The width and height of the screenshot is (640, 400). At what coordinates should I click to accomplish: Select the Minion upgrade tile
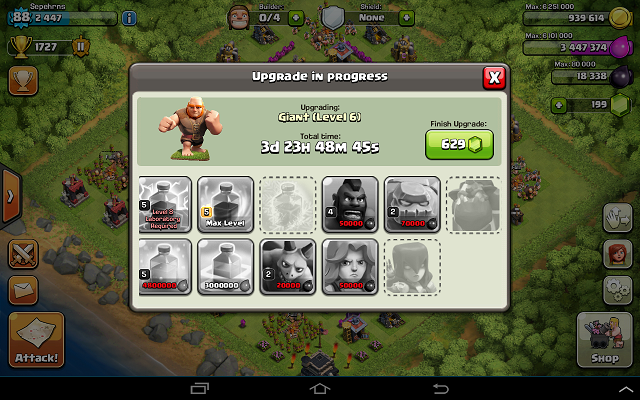pyautogui.click(x=288, y=267)
